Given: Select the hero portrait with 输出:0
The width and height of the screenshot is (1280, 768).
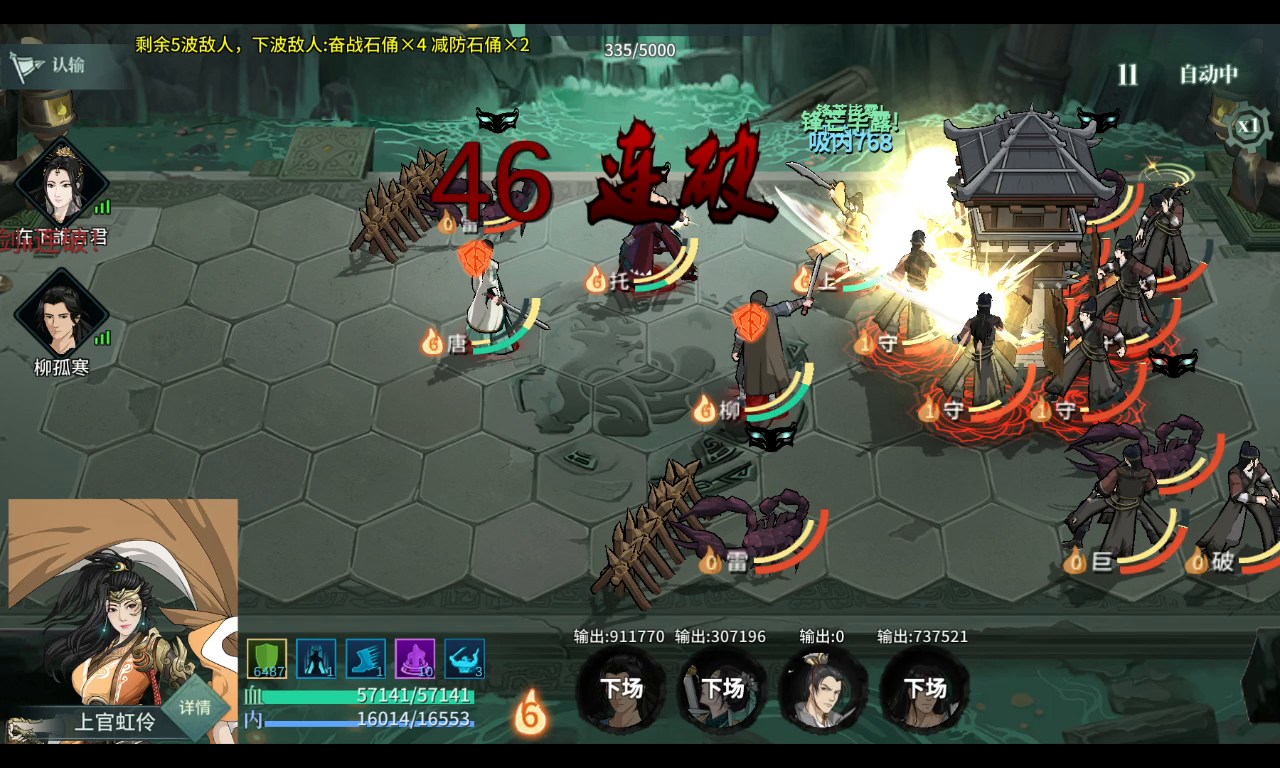Looking at the screenshot, I should pos(823,688).
